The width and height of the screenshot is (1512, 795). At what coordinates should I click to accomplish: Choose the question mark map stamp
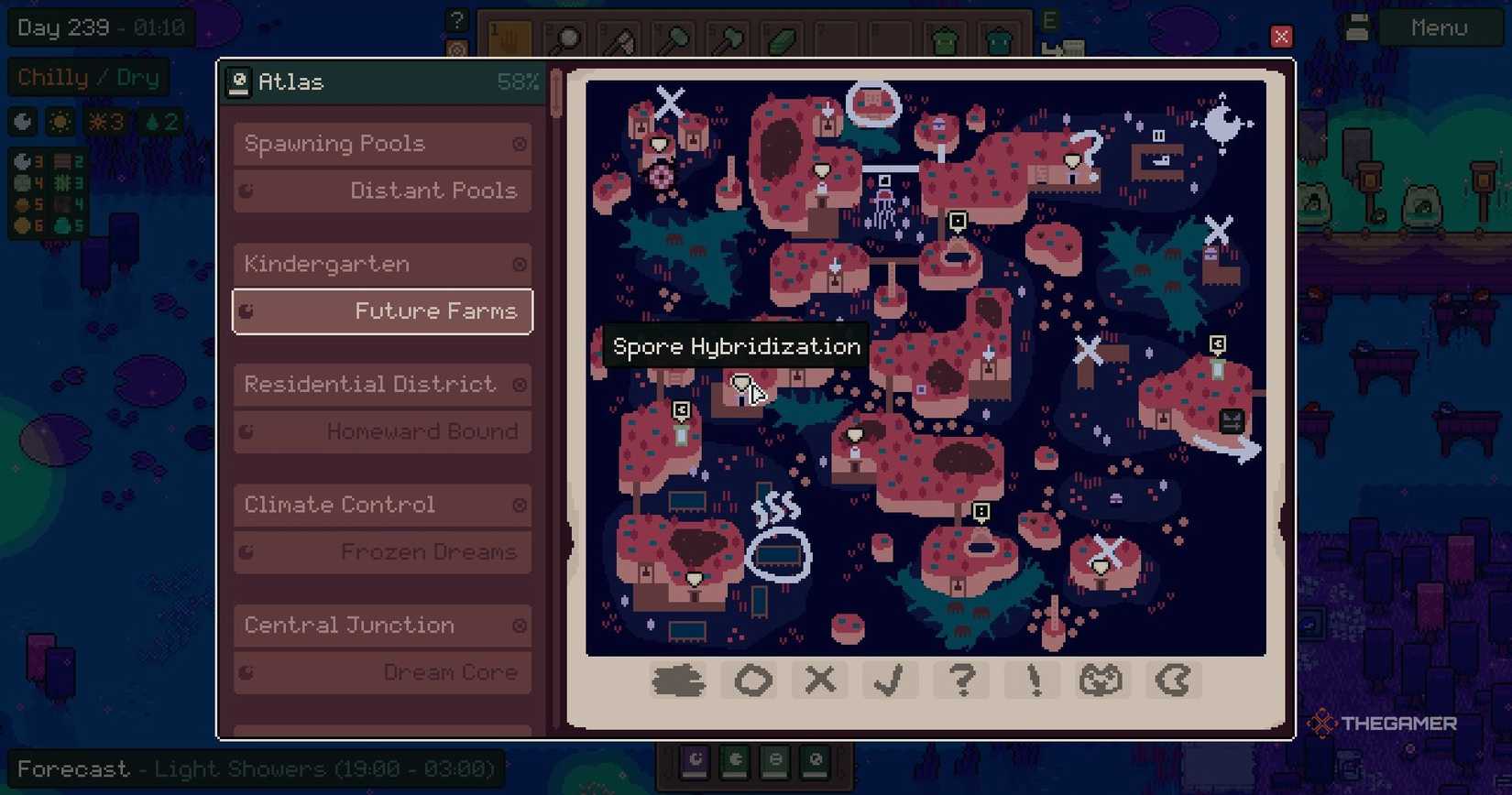(960, 681)
